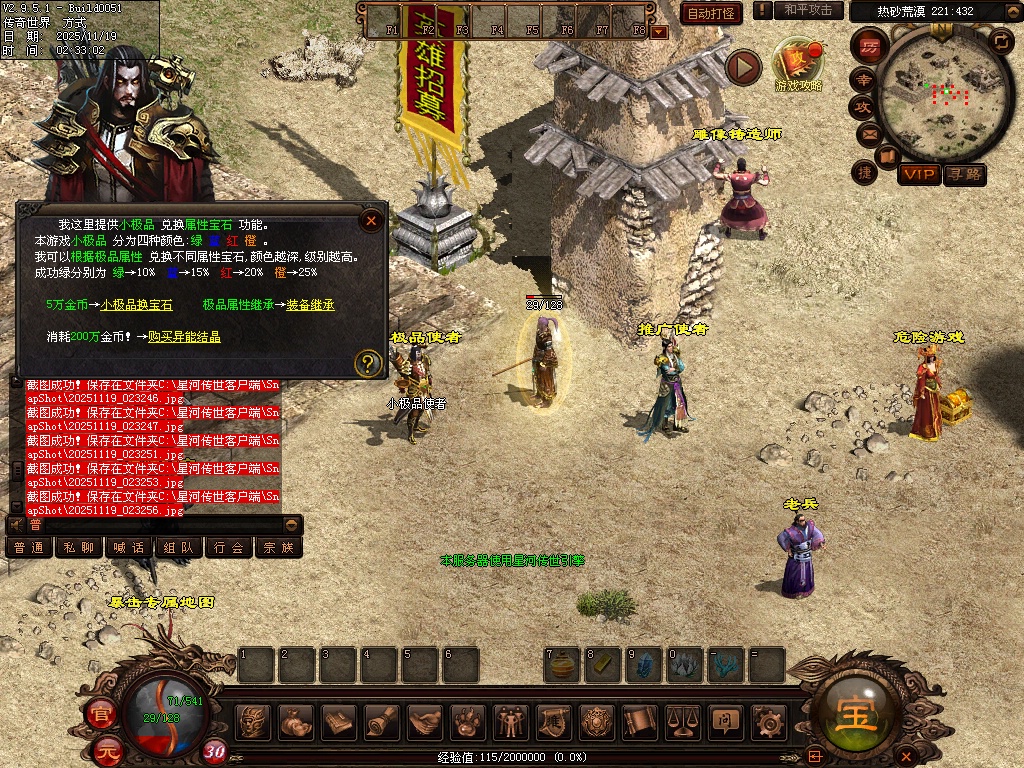Choose the 购买异能结晶 dialogue option

click(x=184, y=337)
